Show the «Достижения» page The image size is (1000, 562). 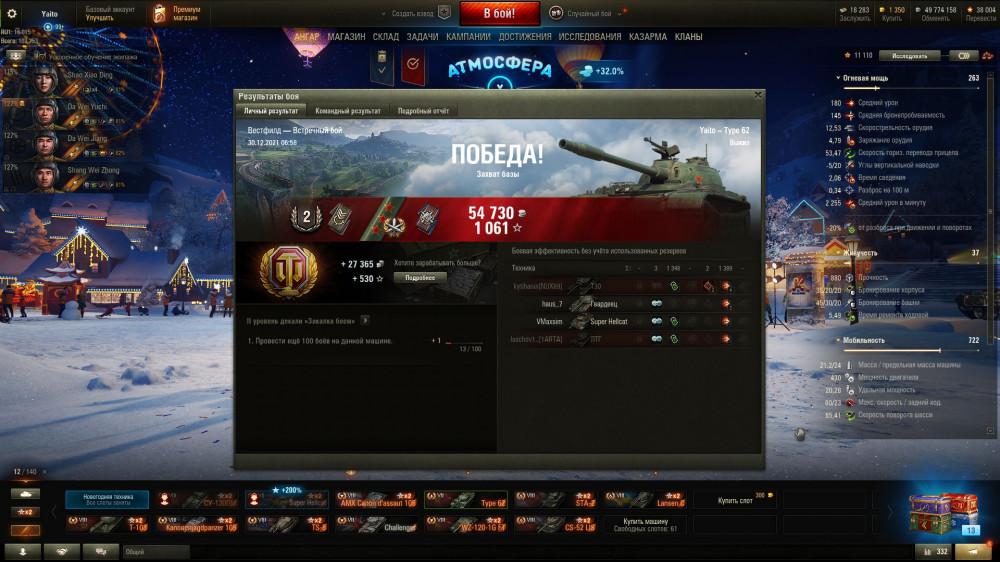[525, 37]
